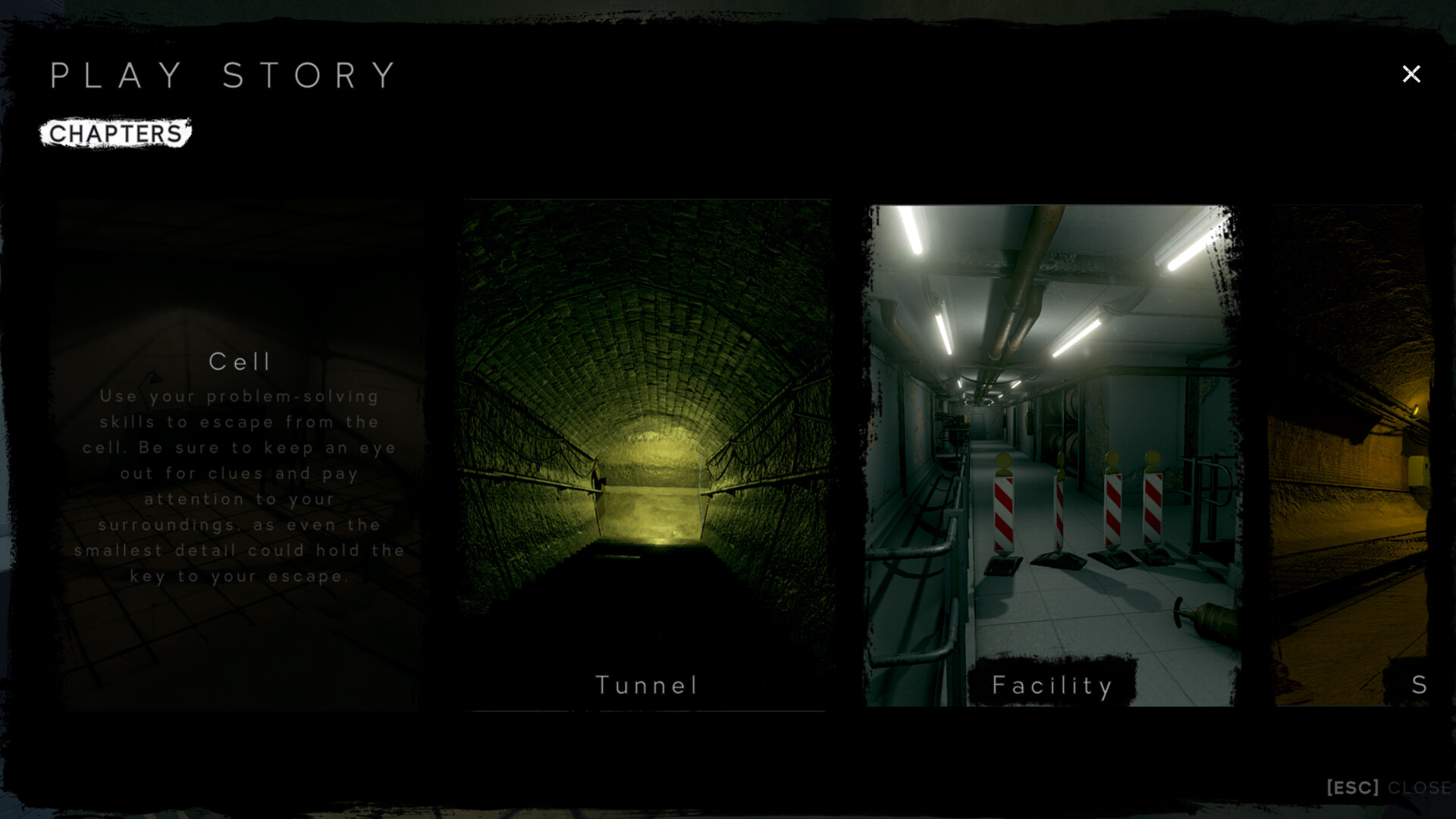Click the S label on the rightmost chapter

click(x=1420, y=685)
